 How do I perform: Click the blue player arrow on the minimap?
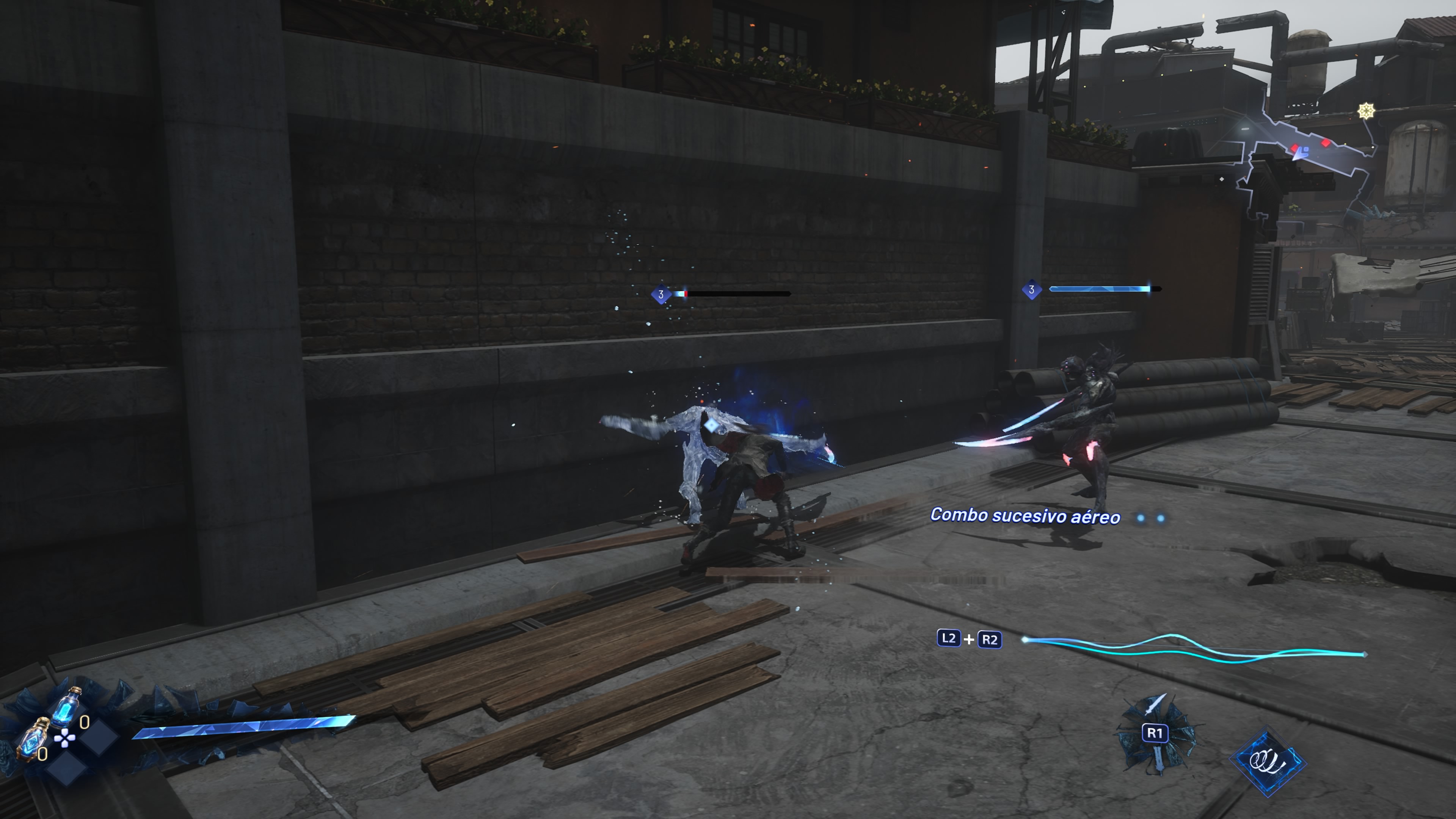1301,152
